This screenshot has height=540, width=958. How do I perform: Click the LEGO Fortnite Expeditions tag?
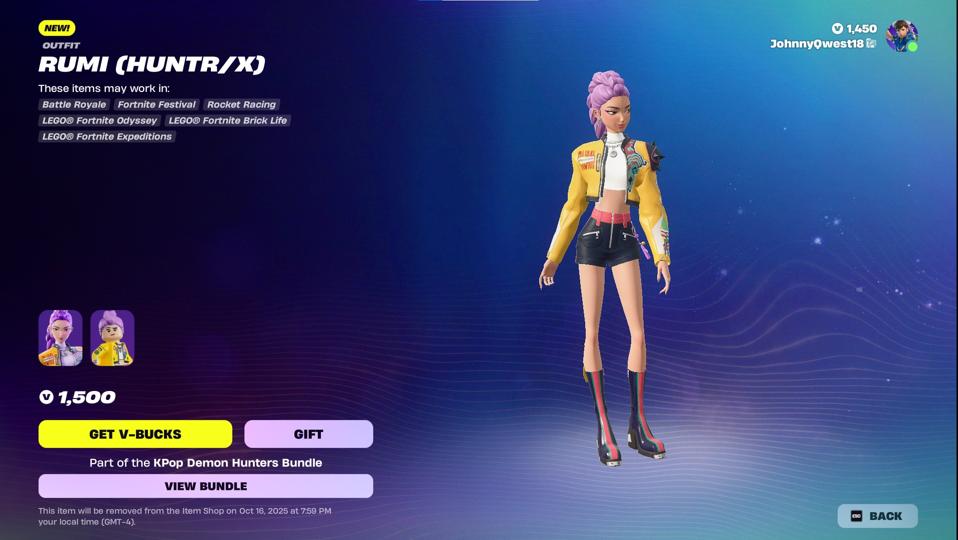coord(107,136)
